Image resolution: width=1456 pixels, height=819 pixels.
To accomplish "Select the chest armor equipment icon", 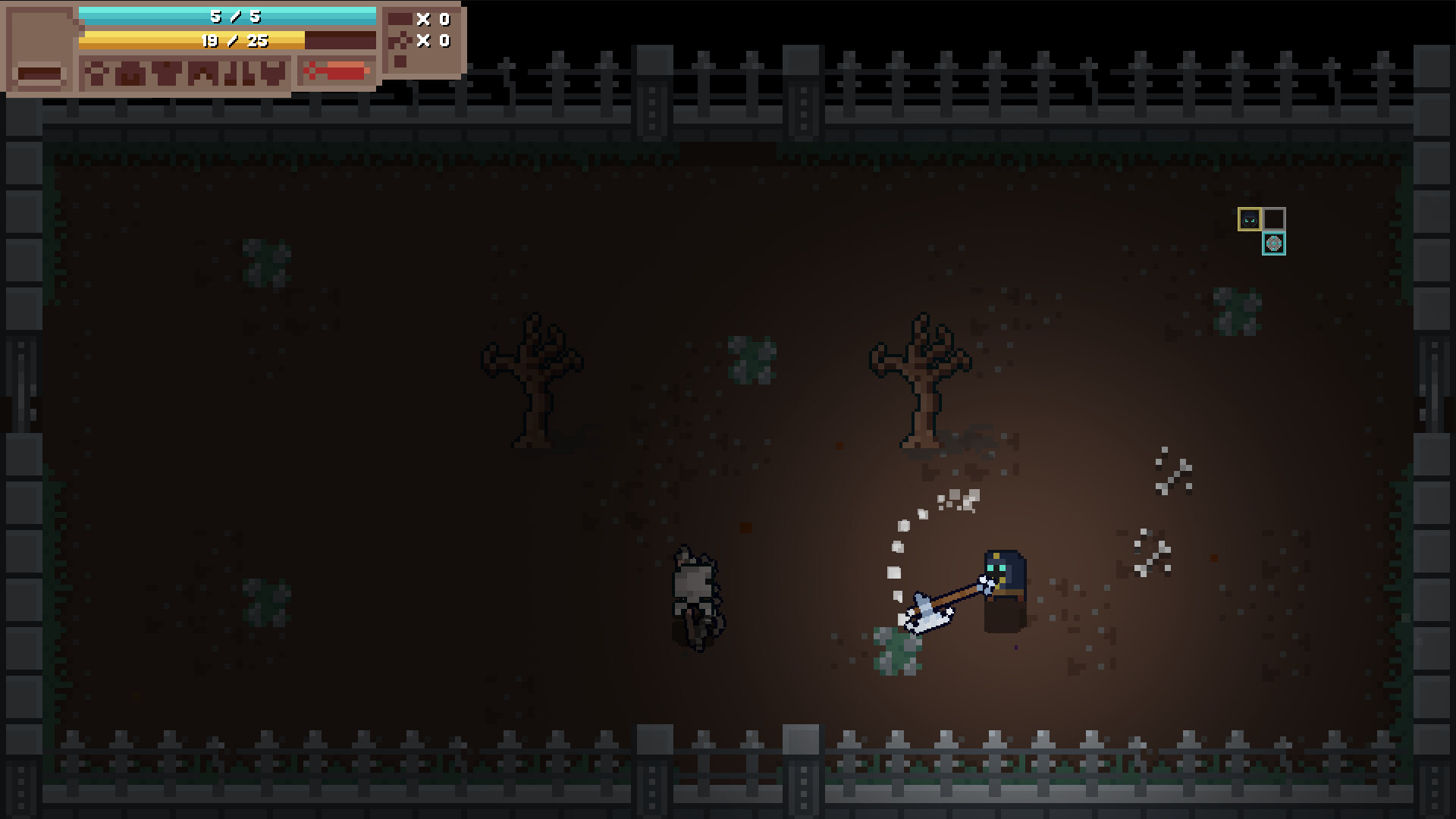I will click(x=167, y=73).
